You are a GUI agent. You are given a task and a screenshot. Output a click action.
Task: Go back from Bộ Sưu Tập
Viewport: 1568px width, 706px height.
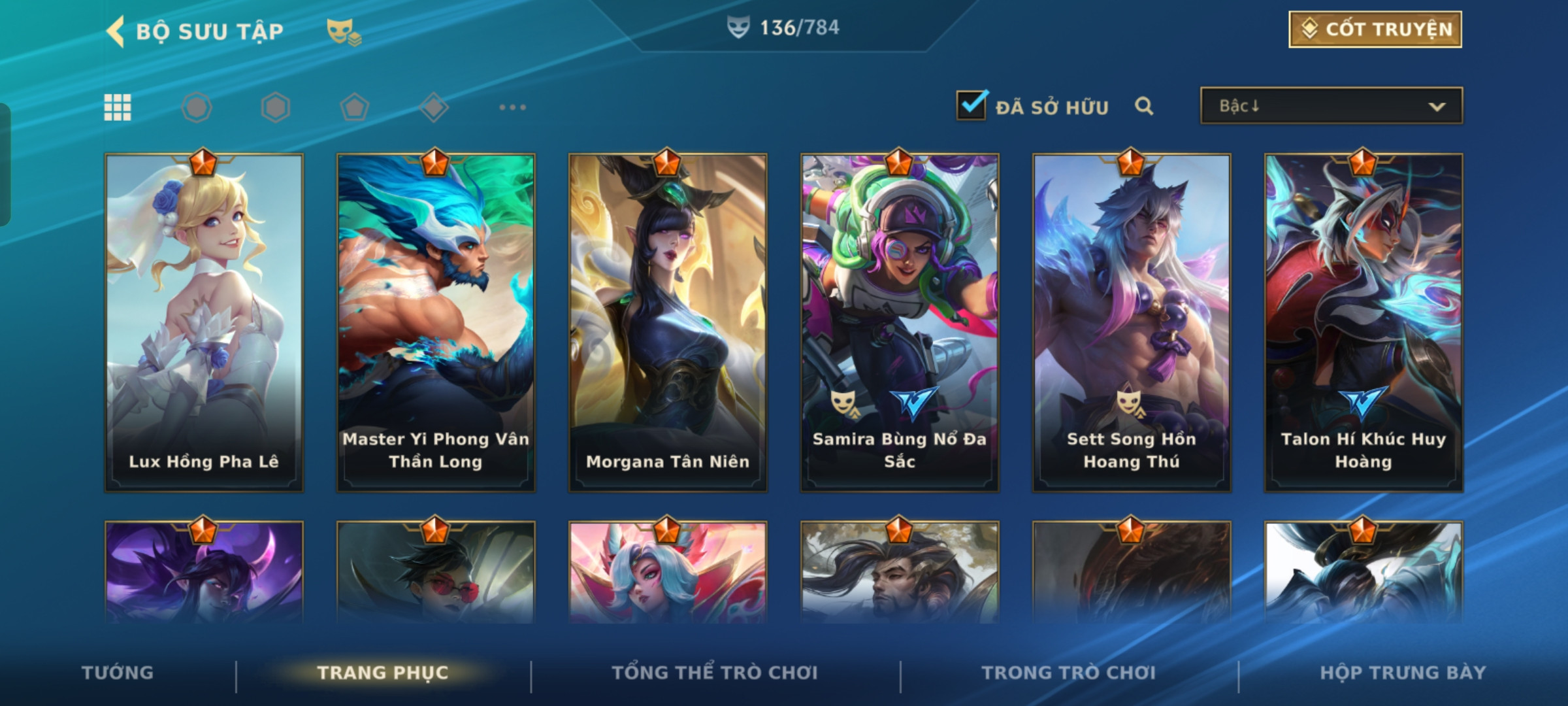click(x=116, y=31)
